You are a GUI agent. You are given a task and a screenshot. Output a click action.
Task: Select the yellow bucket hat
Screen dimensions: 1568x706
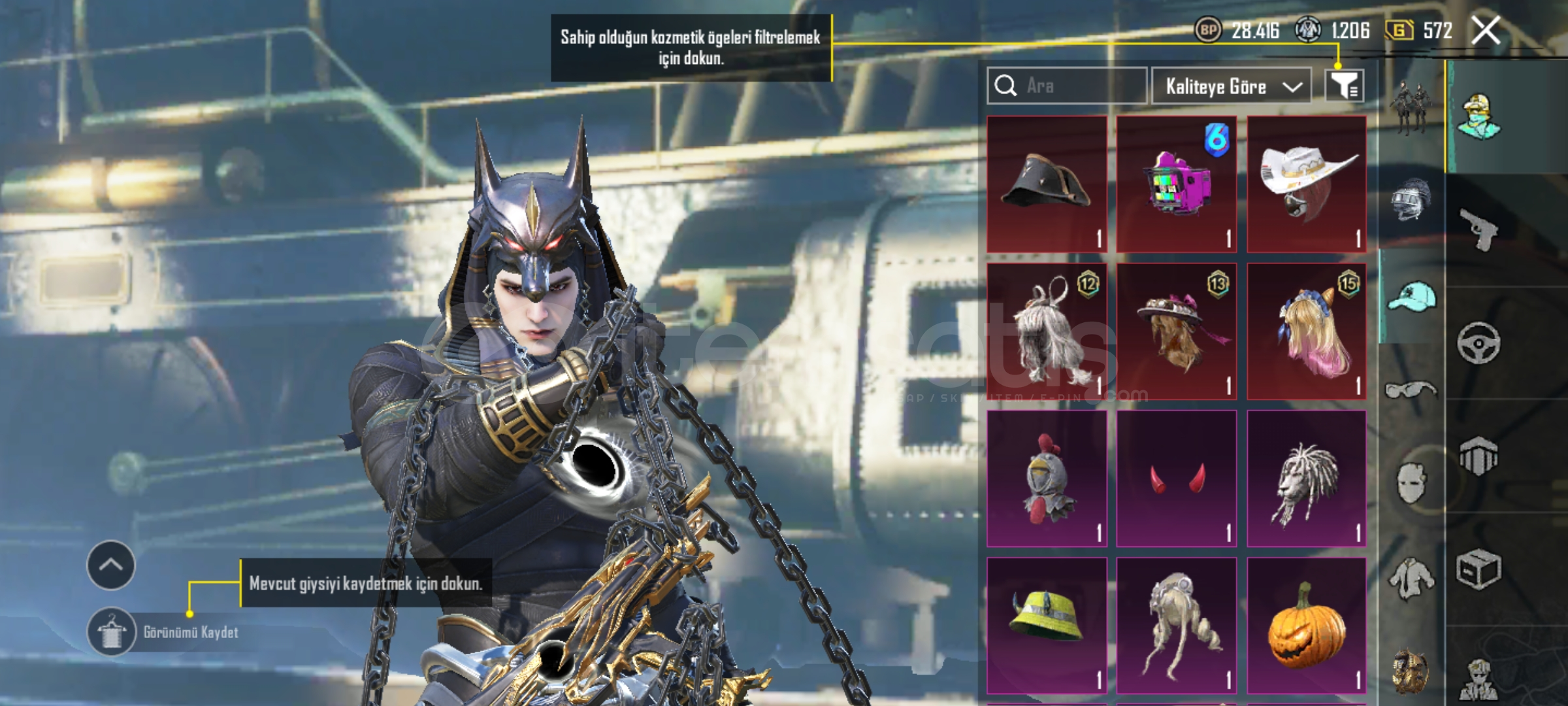tap(1047, 626)
